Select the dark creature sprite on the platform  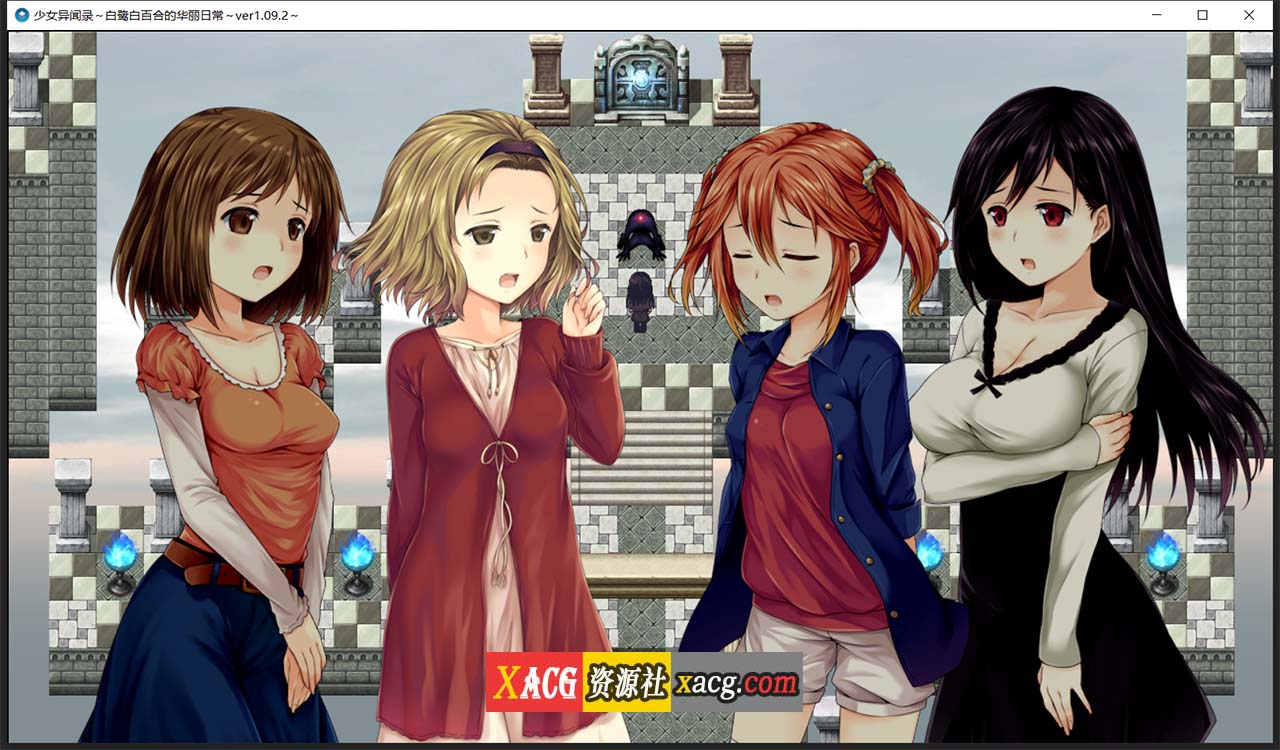(x=642, y=235)
